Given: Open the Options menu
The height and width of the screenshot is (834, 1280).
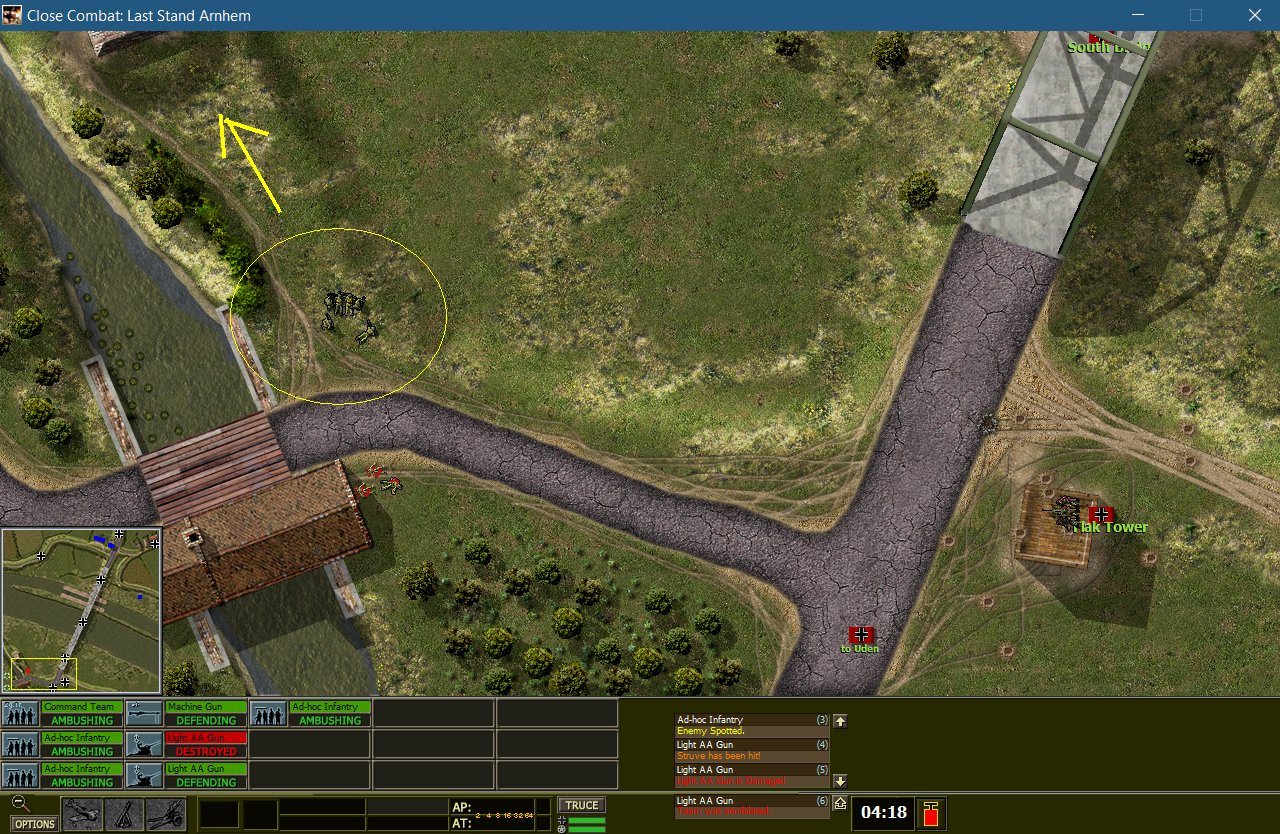Looking at the screenshot, I should (x=35, y=824).
